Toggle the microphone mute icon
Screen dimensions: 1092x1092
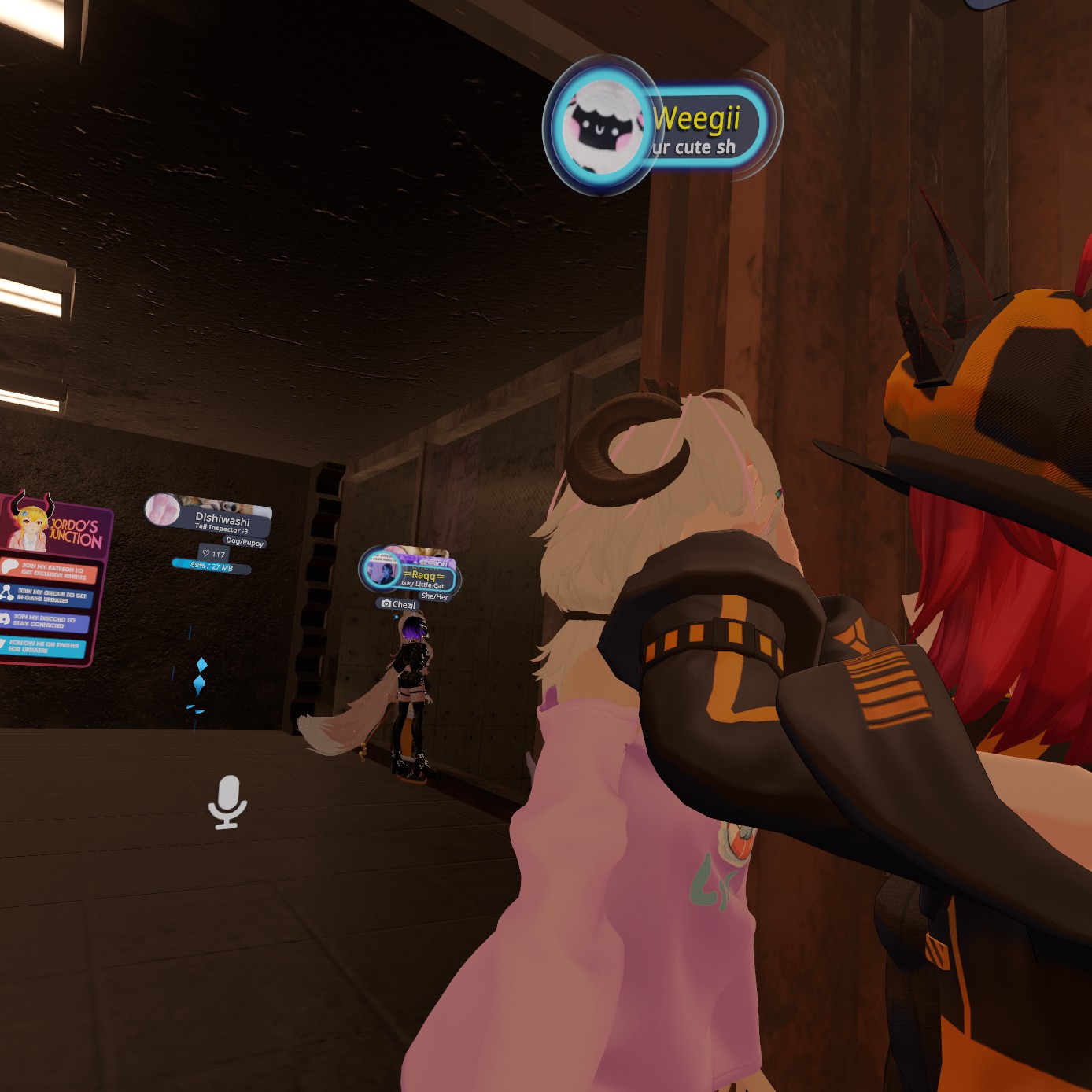(x=227, y=802)
